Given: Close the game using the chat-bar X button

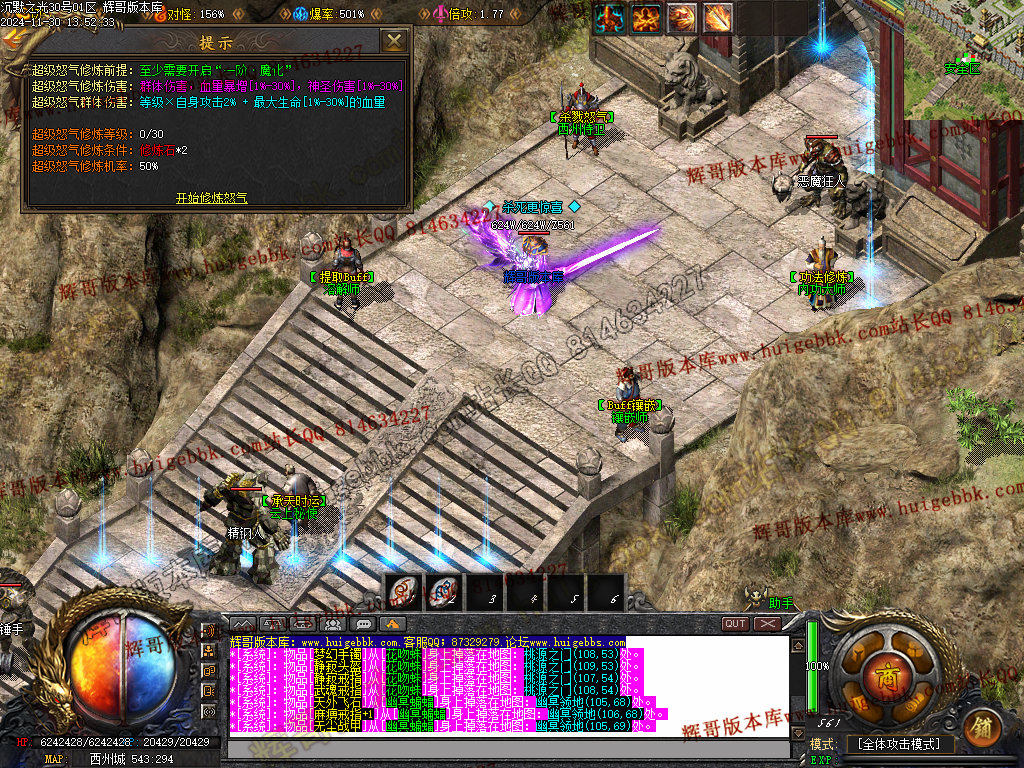Looking at the screenshot, I should [767, 624].
